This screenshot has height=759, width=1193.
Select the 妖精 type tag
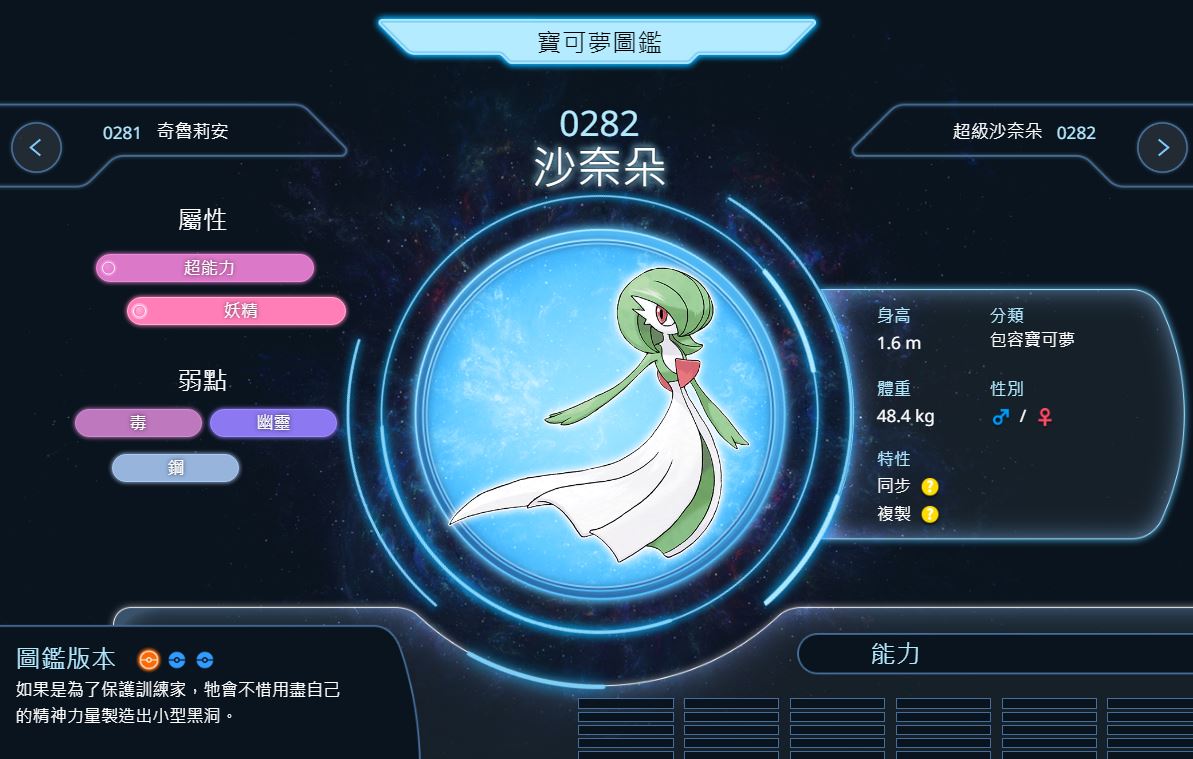(237, 311)
